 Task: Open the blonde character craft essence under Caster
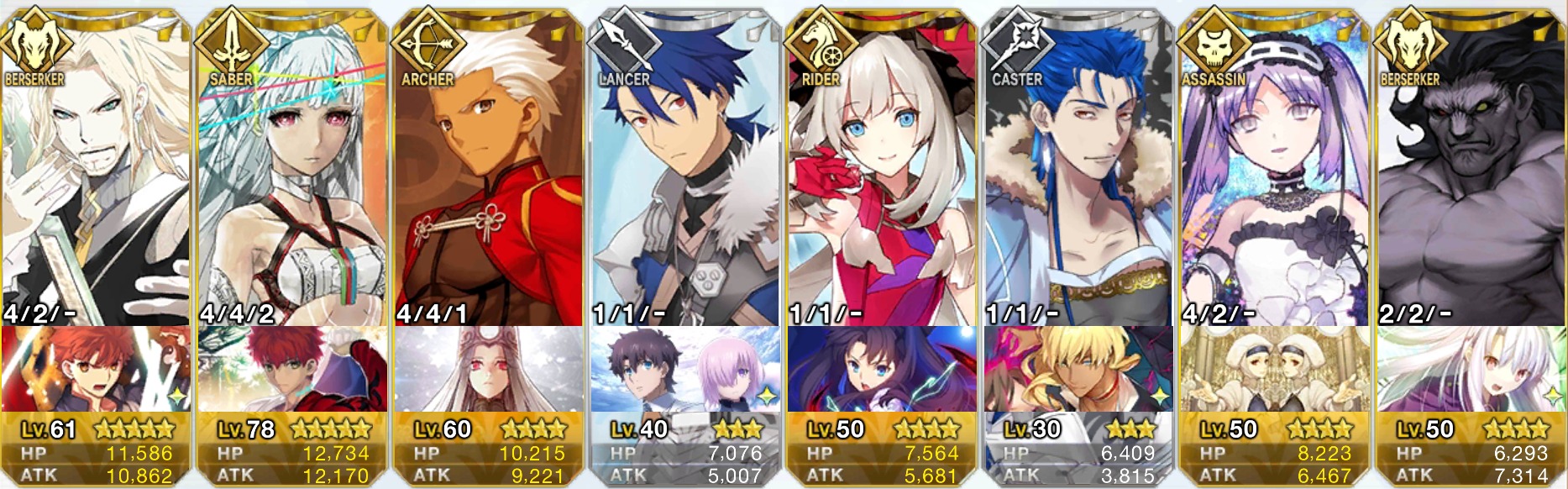click(1078, 370)
